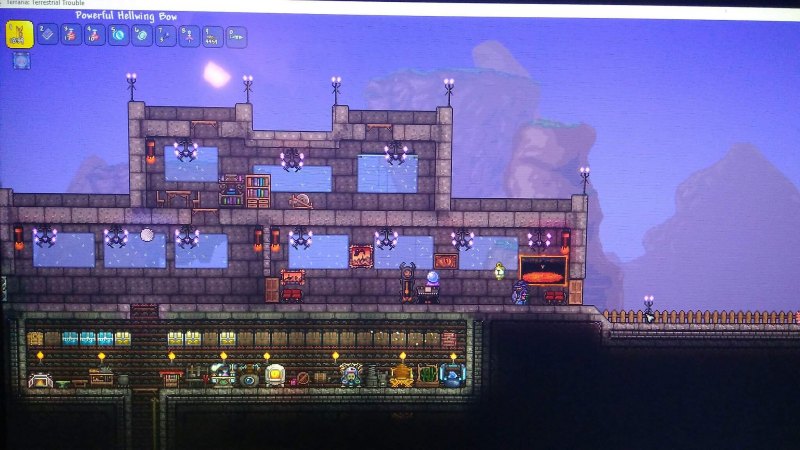Choose the red potion in hotbar slot 4
Image resolution: width=800 pixels, height=450 pixels.
tap(95, 36)
